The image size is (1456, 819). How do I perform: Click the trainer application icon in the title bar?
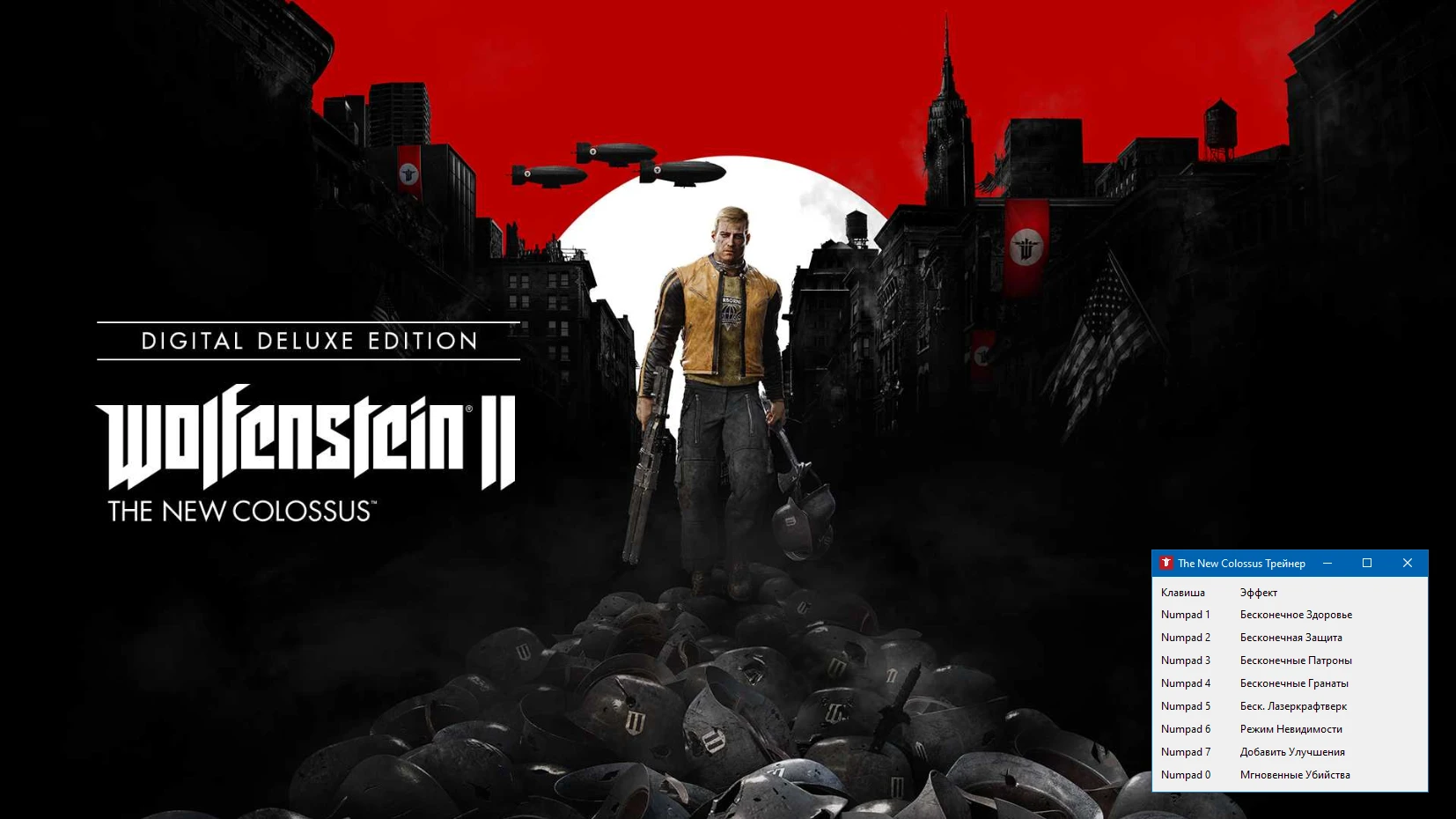point(1166,564)
